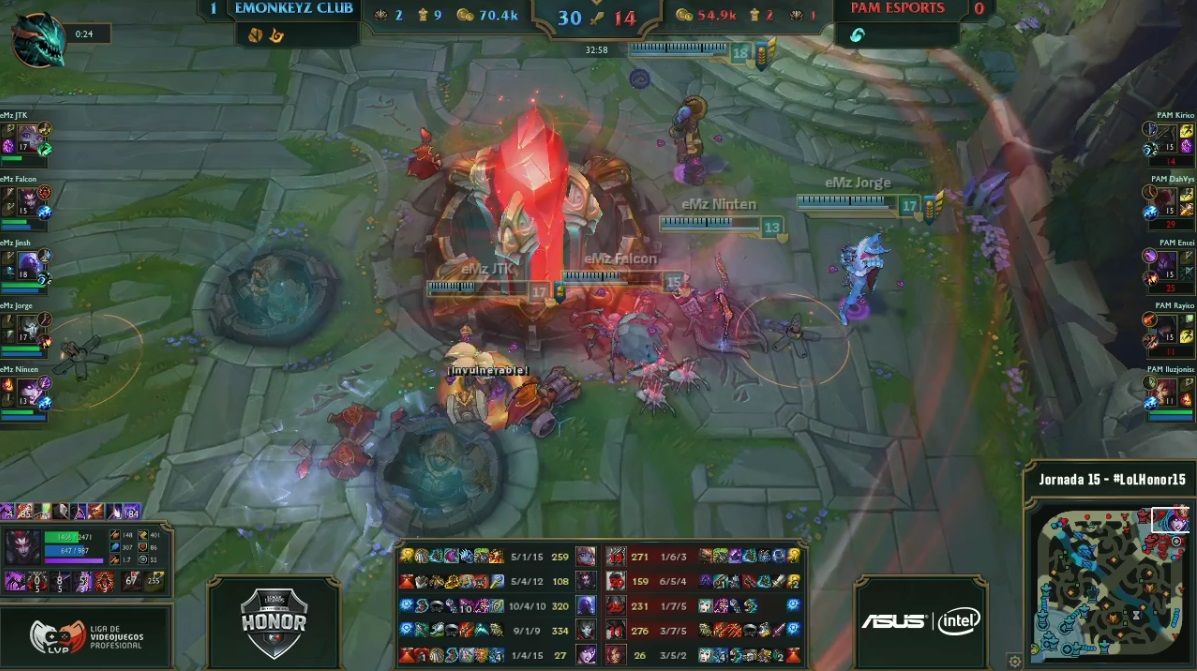Select PAM Kiriso's champion portrait
1197x671 pixels.
point(1167,137)
